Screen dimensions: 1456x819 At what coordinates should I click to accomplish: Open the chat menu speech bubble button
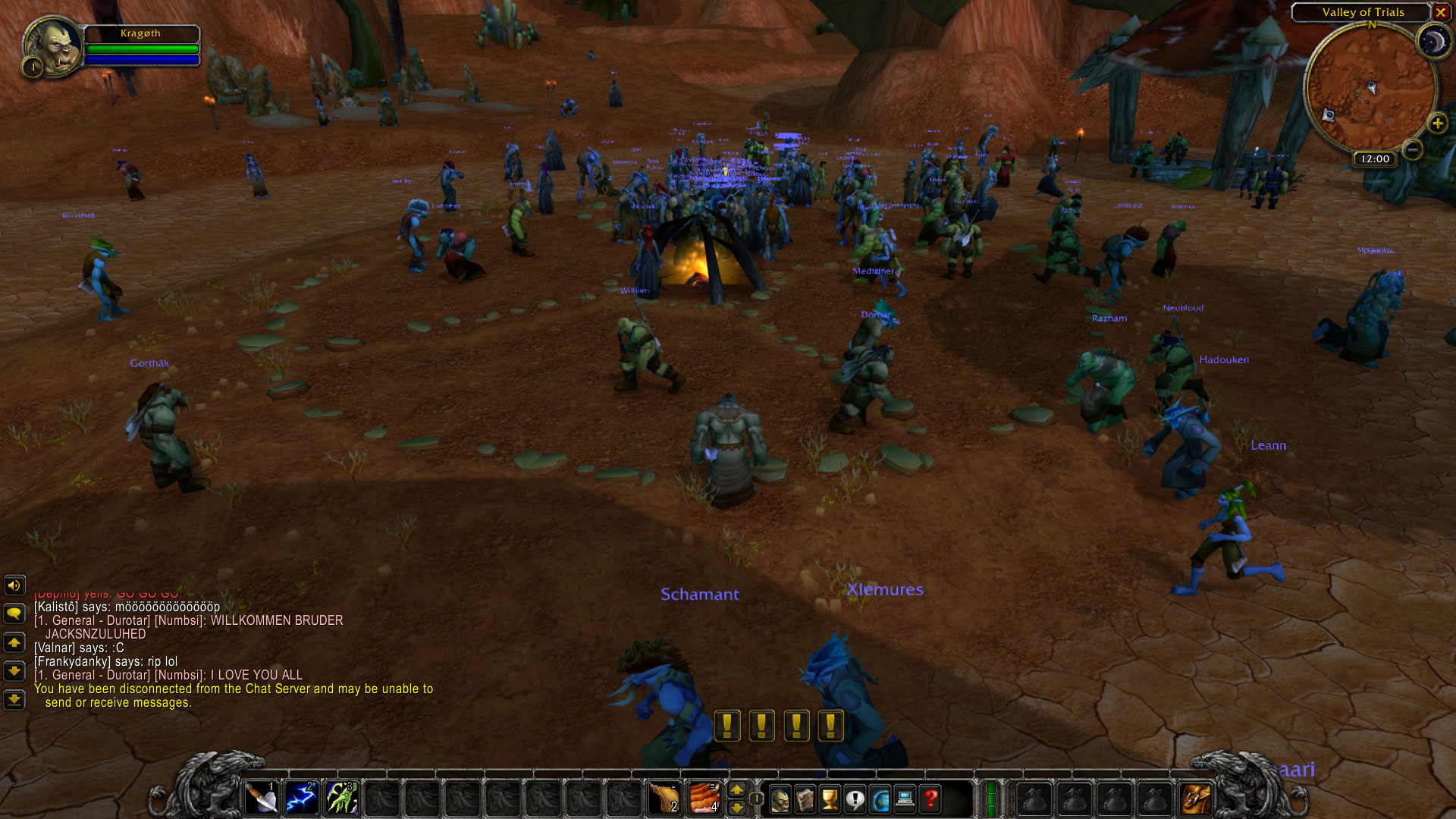[x=14, y=613]
